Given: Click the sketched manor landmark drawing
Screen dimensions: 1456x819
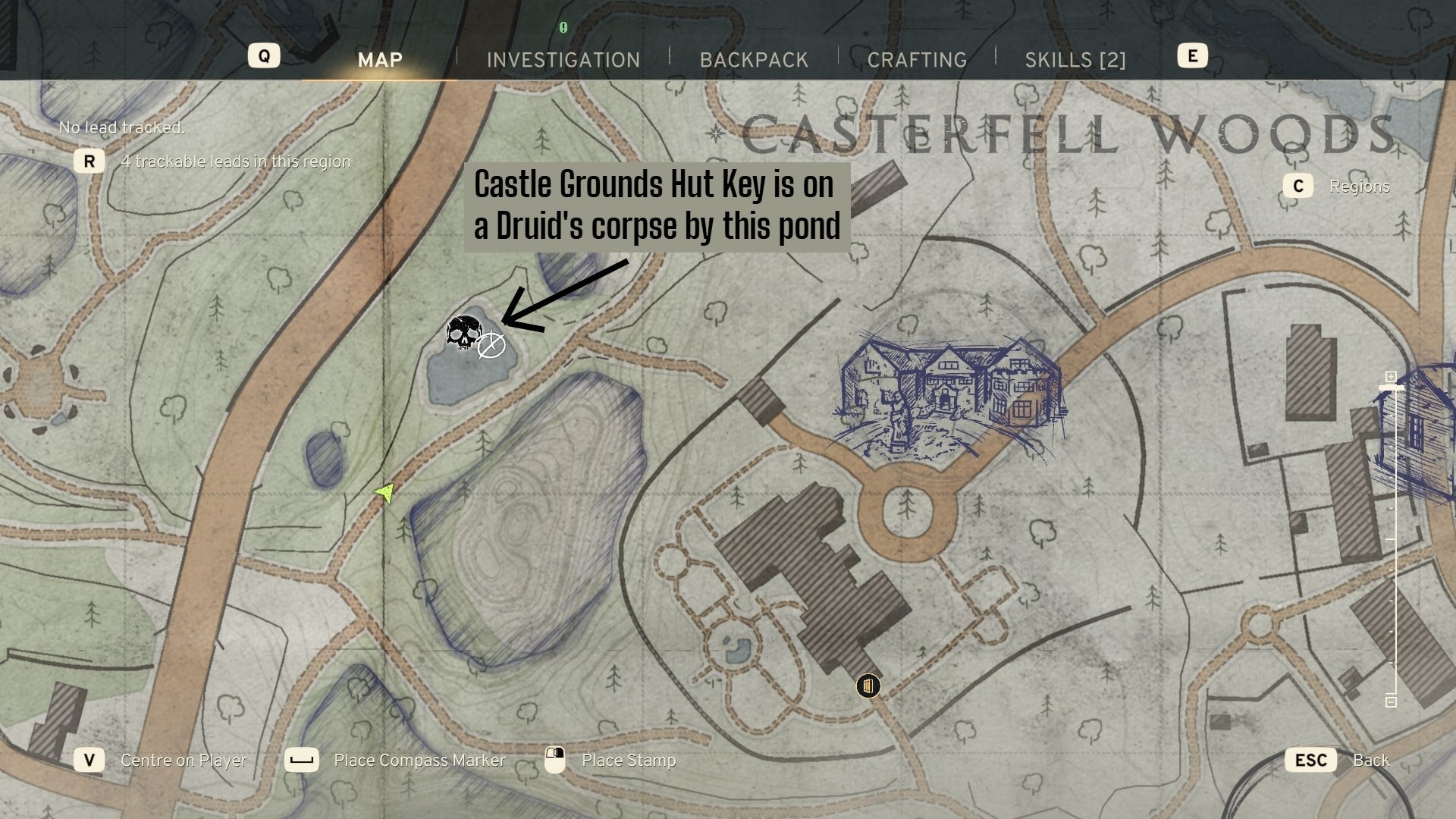Looking at the screenshot, I should click(x=948, y=394).
